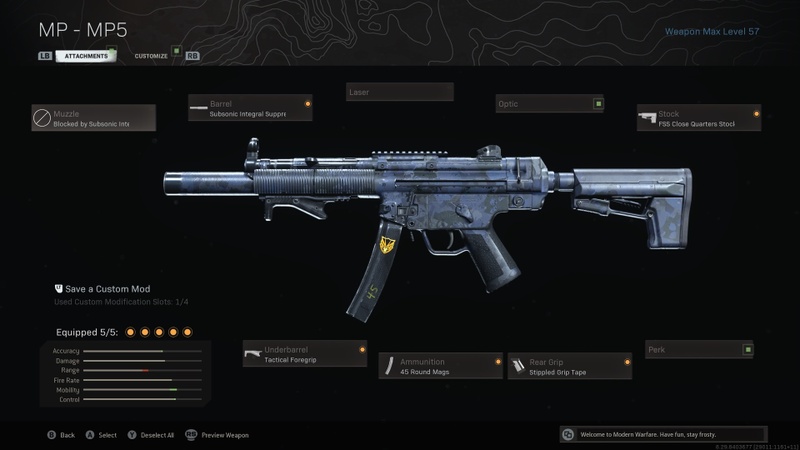Choose the empty Laser attachment slot
800x450 pixels.
399,92
